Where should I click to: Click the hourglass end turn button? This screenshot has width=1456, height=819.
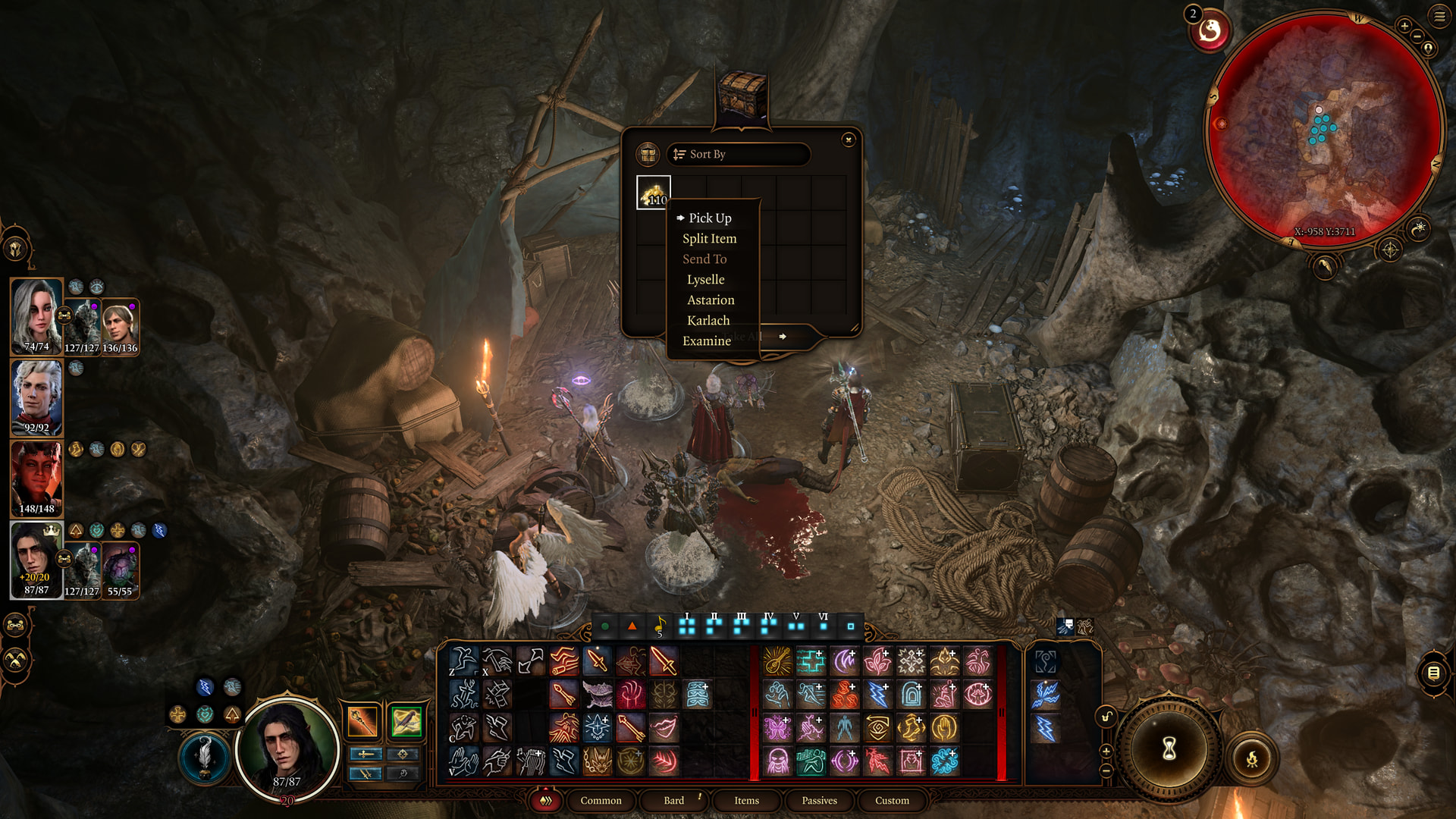point(1169,748)
